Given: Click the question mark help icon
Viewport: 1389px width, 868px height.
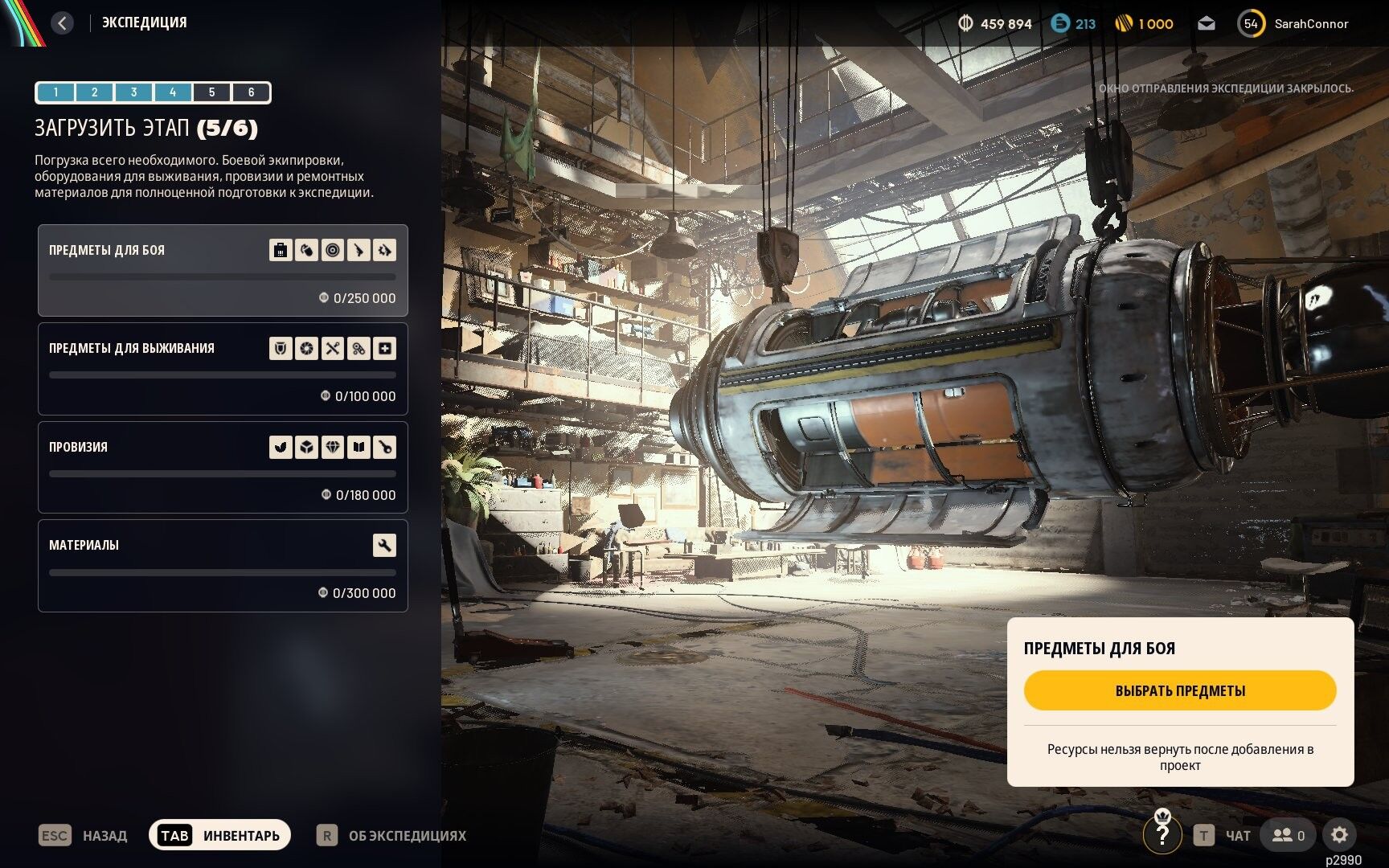Looking at the screenshot, I should [x=1162, y=835].
